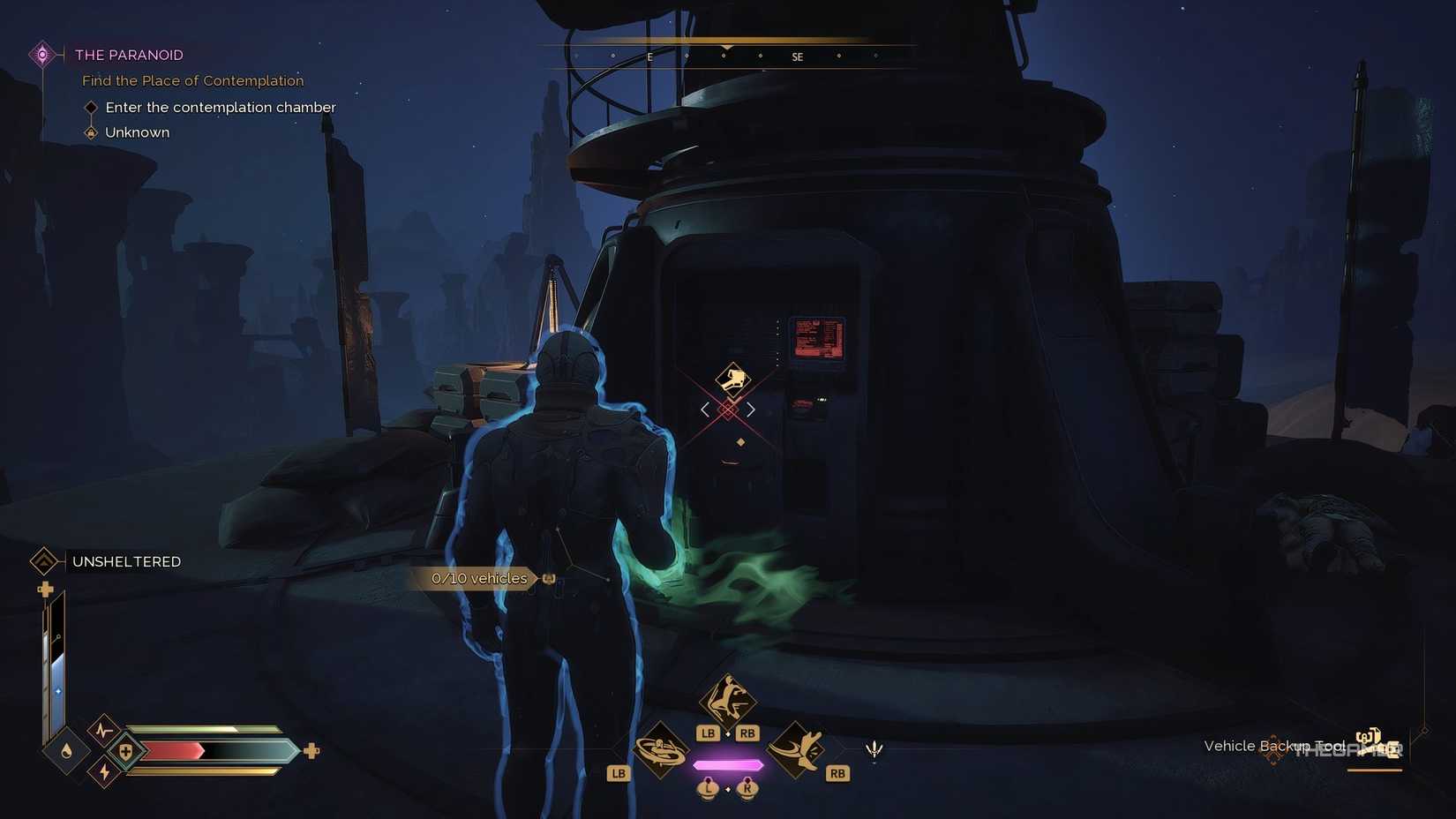
Task: Click the Unsheltered status icon
Action: click(46, 561)
